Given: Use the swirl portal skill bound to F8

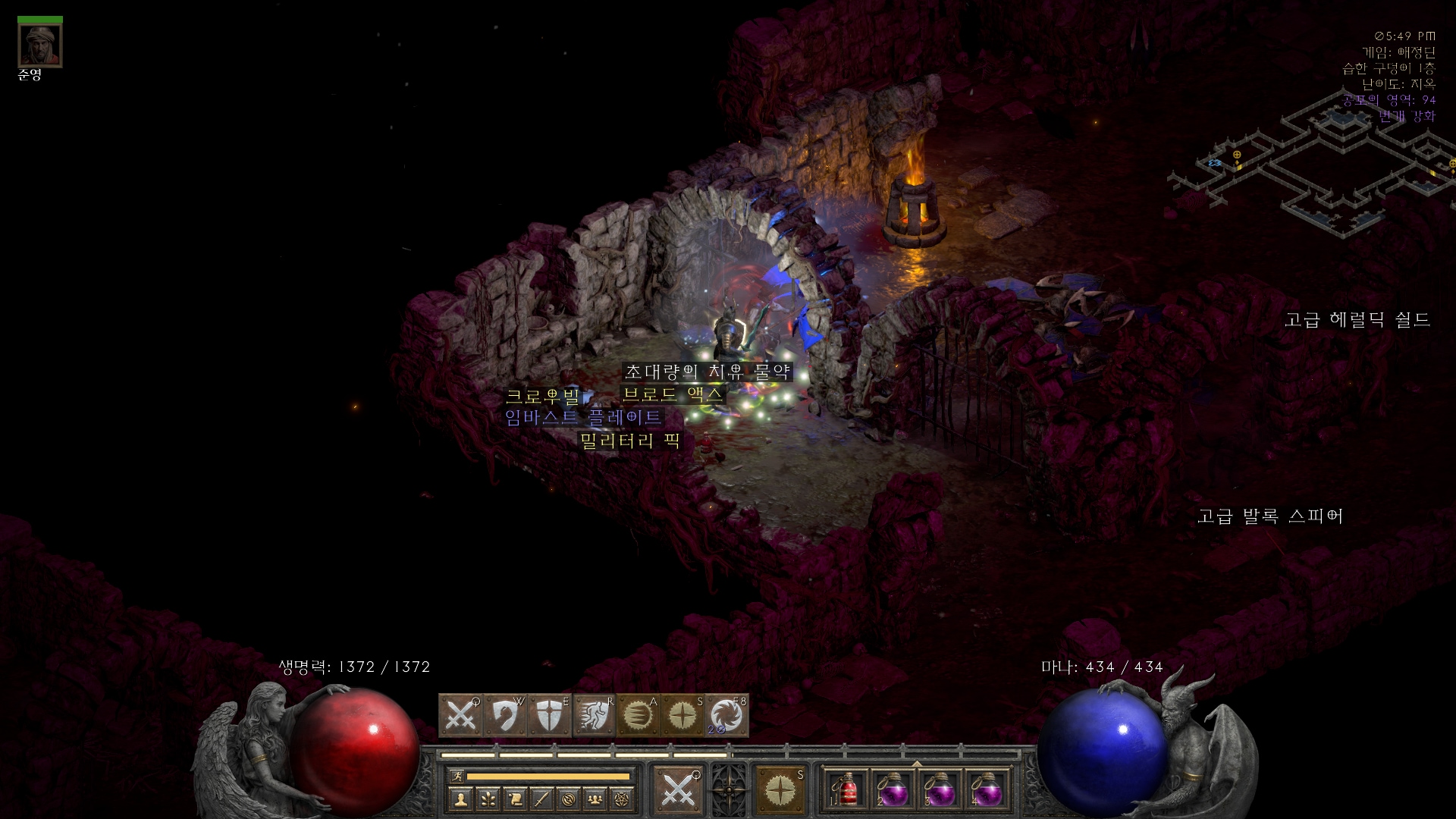Looking at the screenshot, I should (726, 715).
